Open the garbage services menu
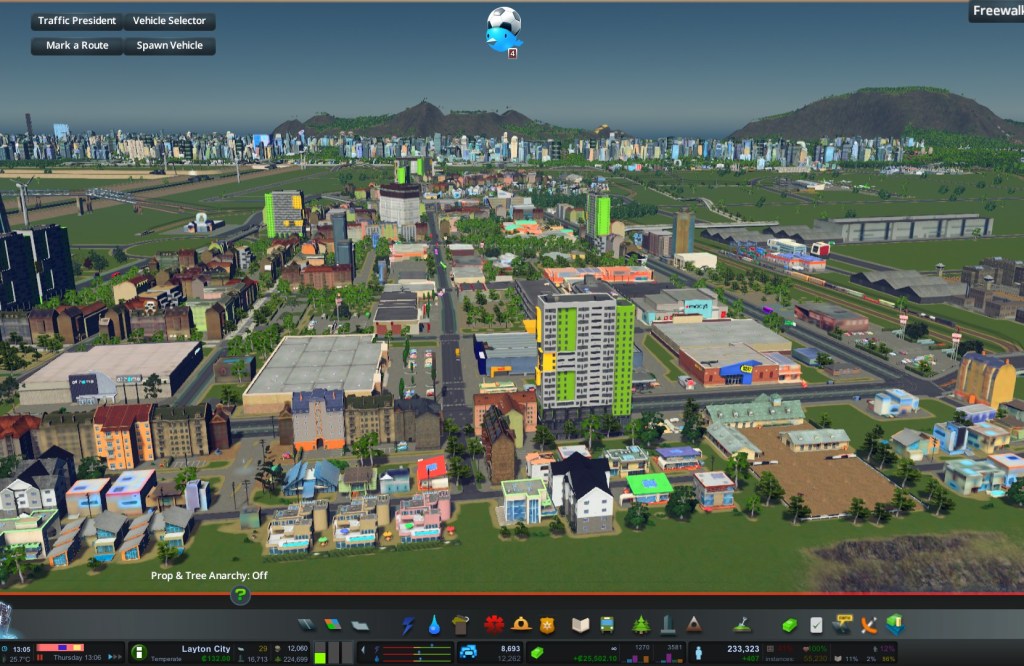 (x=460, y=625)
